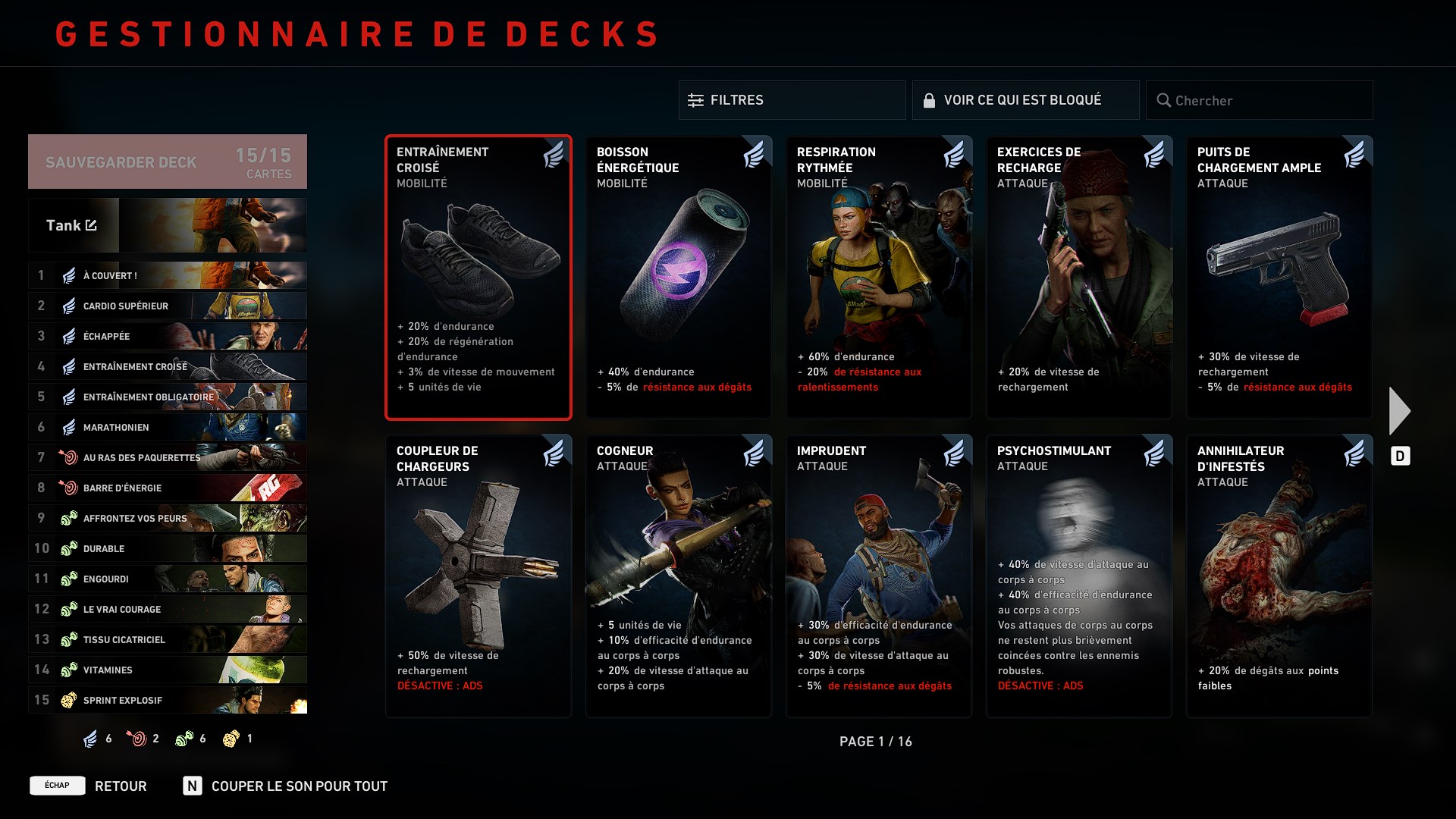Viewport: 1456px width, 819px height.
Task: Click the green dumbbell counter icon
Action: tap(184, 738)
